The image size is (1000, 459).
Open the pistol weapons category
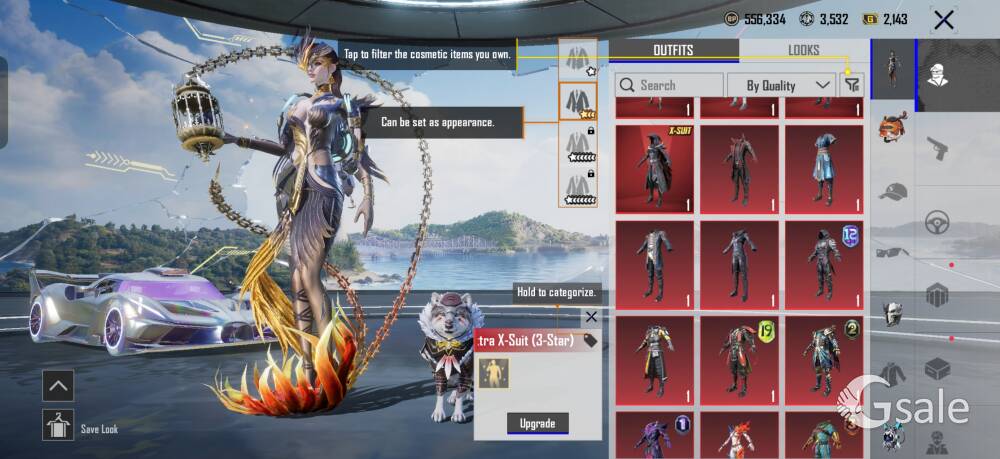[937, 148]
